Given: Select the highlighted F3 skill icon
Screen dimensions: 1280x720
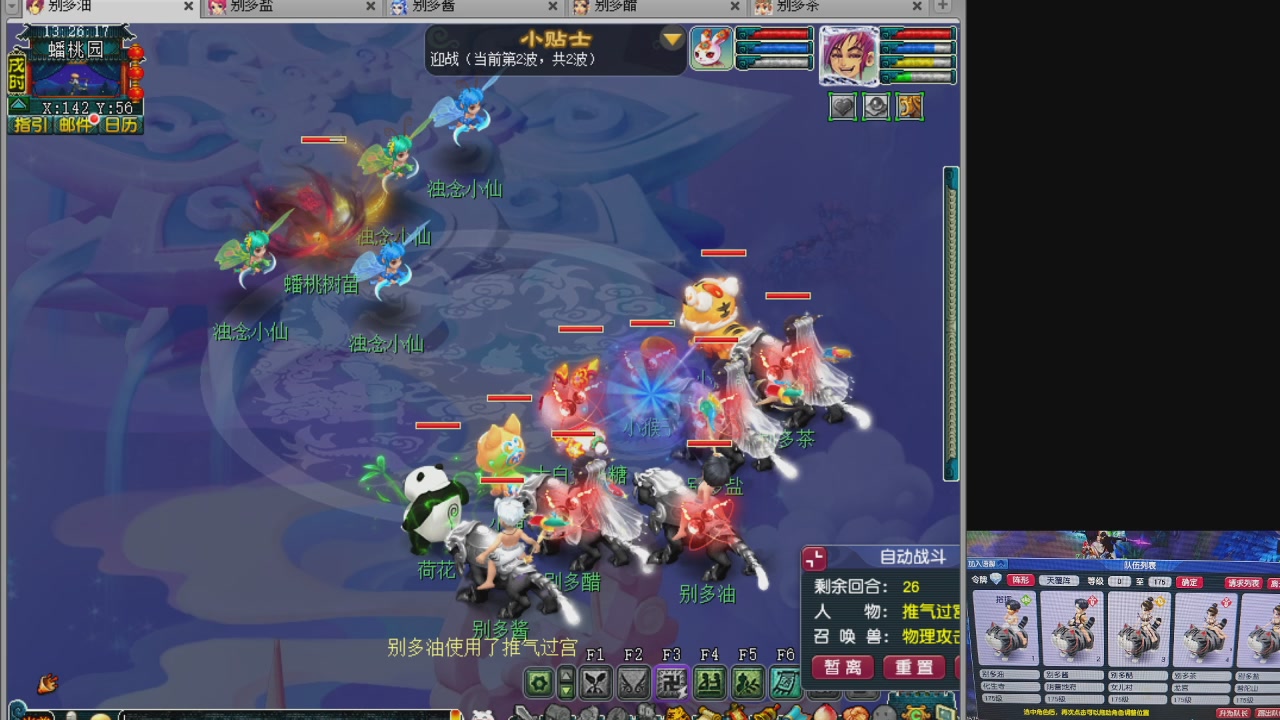Looking at the screenshot, I should (x=672, y=681).
